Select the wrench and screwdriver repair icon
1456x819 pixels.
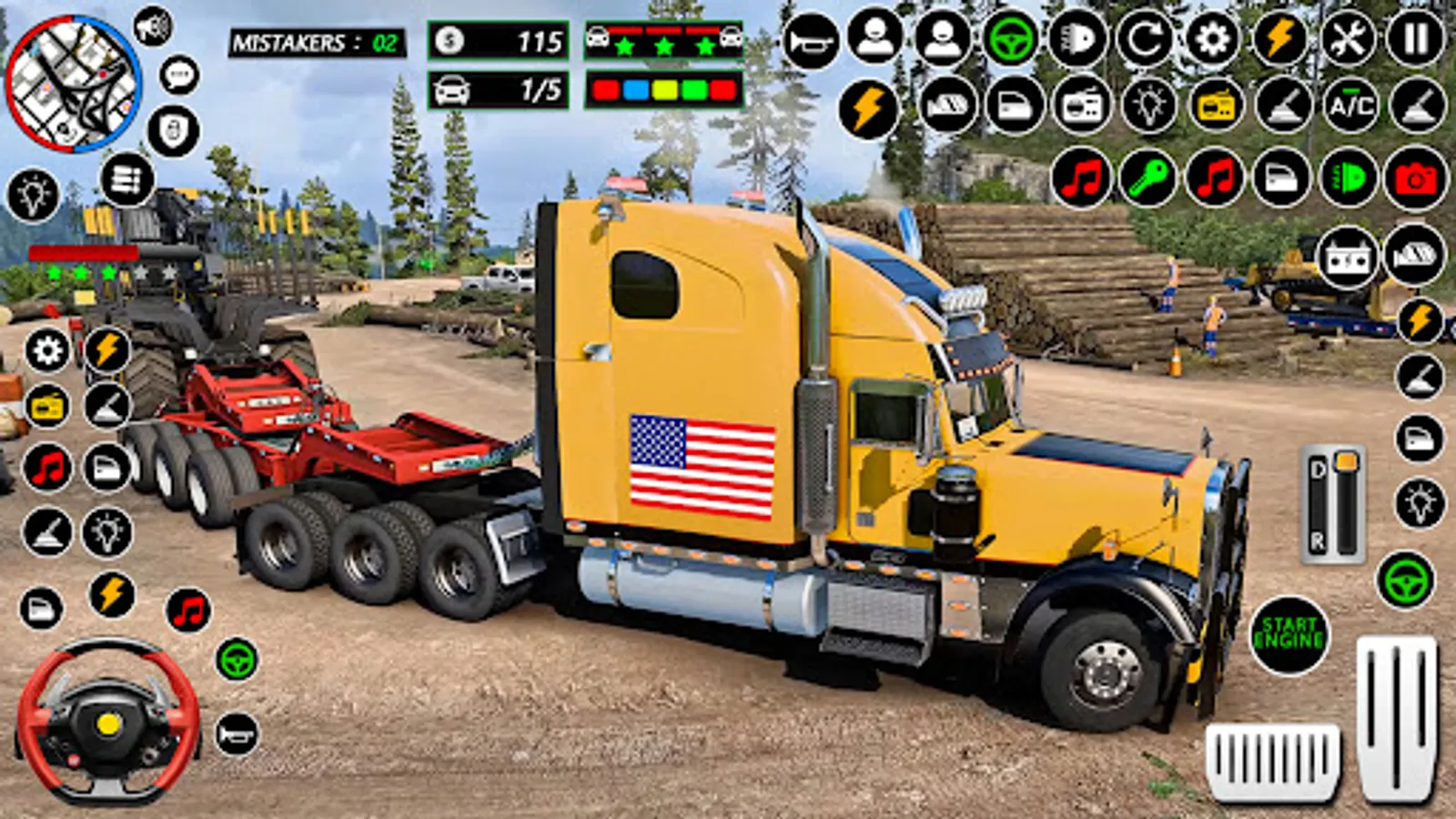(x=1348, y=39)
